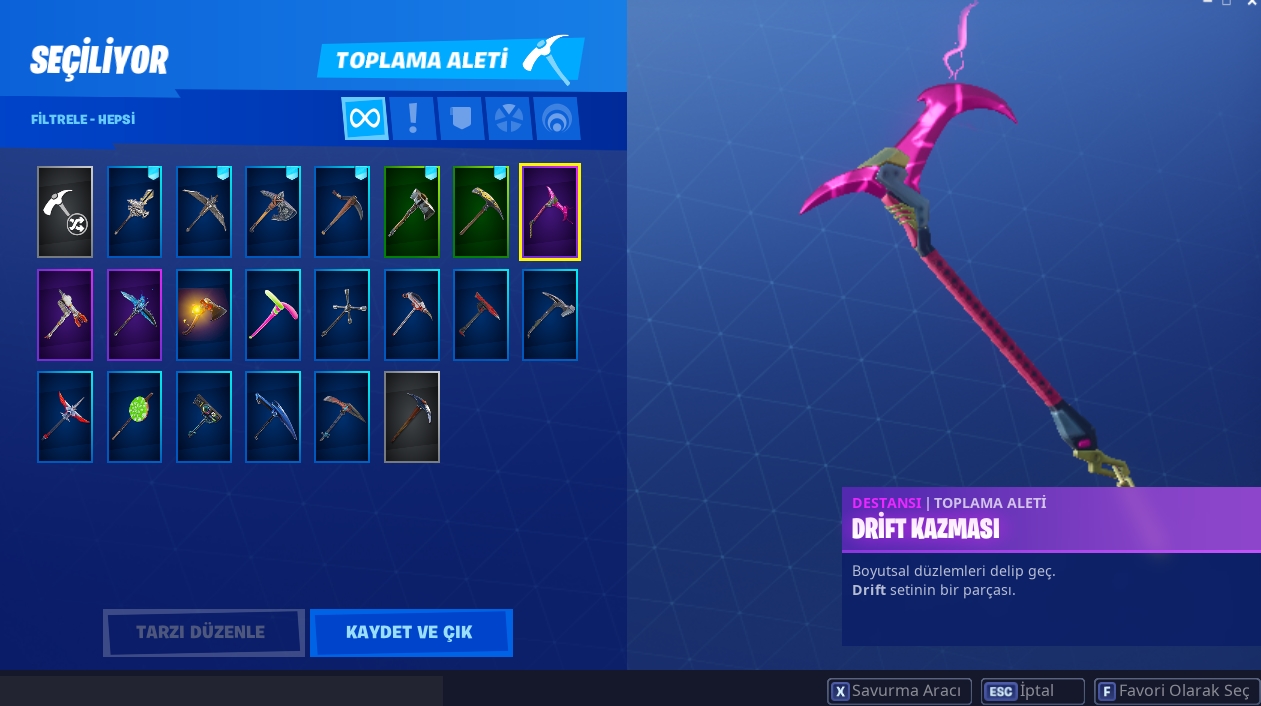
Task: Choose the glowing golden axe tile
Action: tap(204, 314)
